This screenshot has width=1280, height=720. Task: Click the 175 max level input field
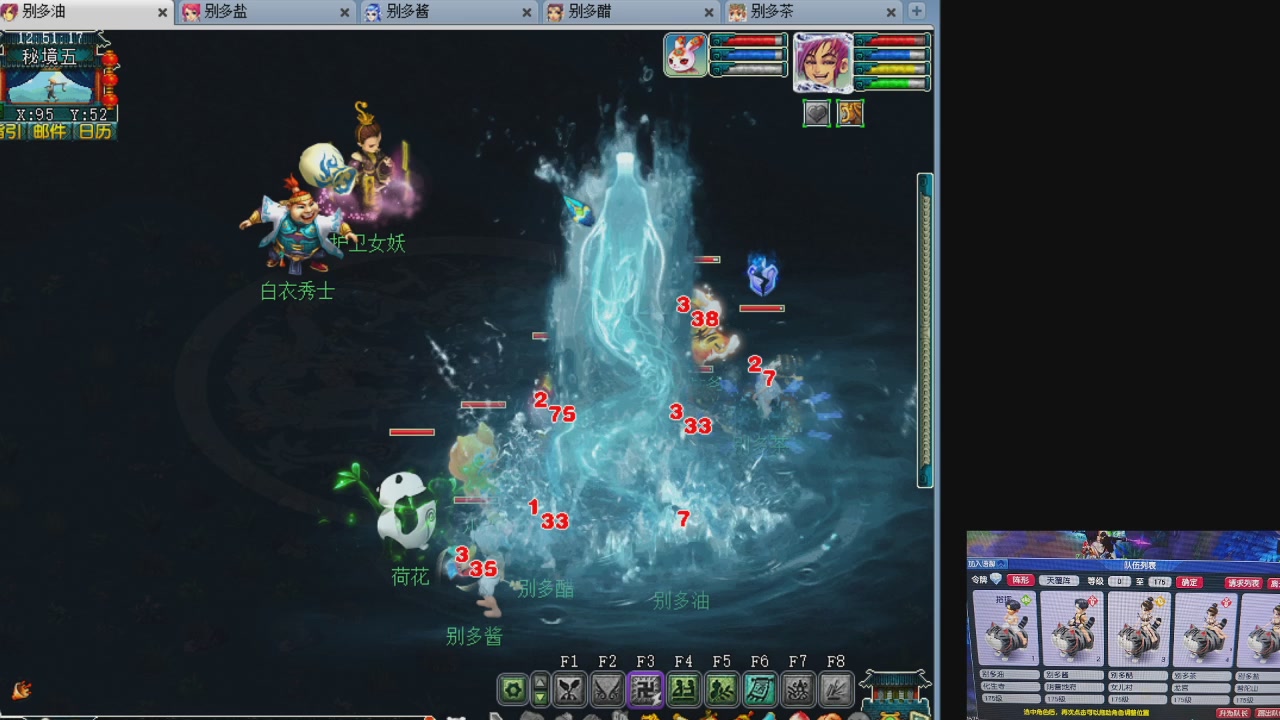coord(1159,580)
